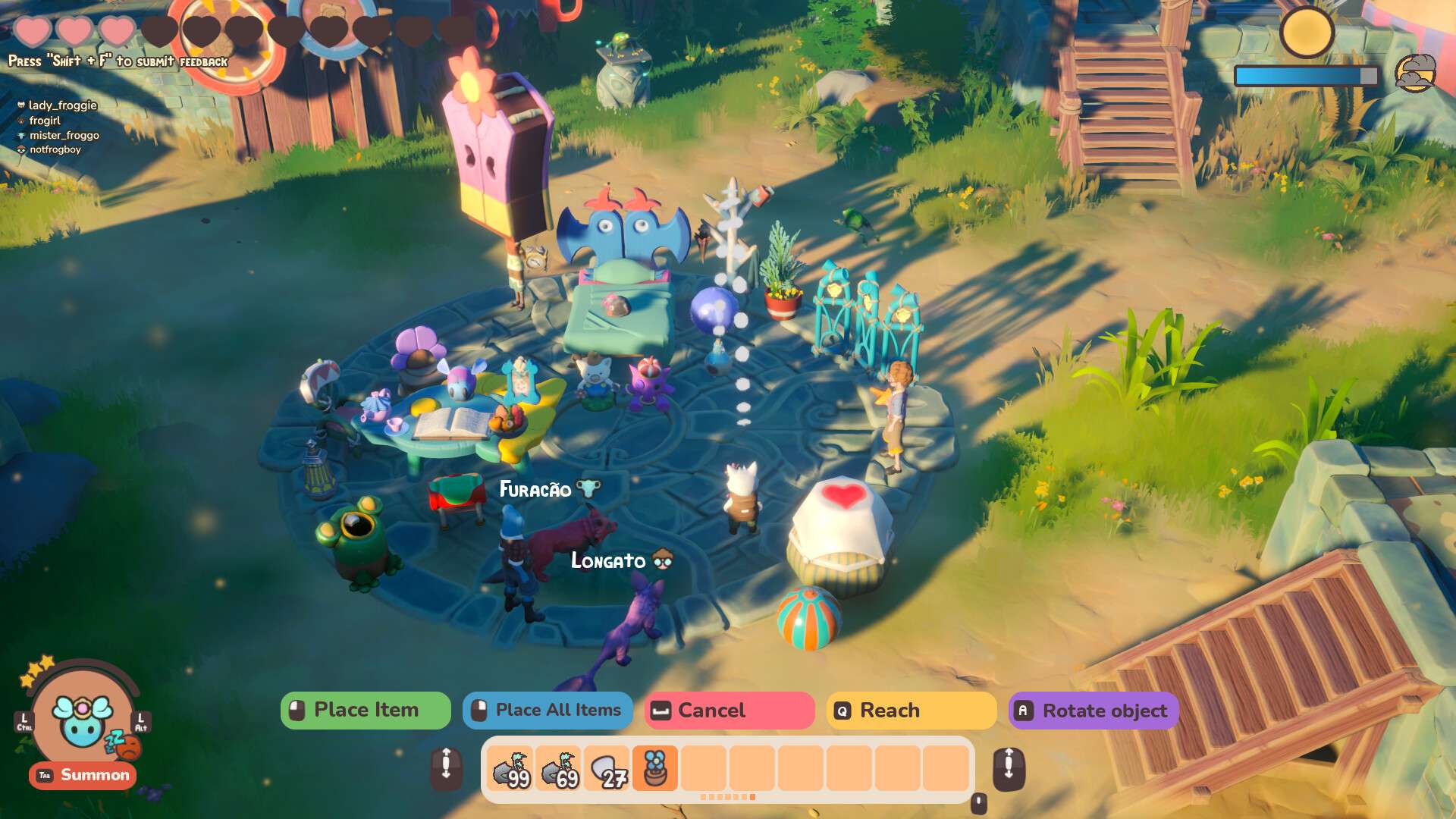This screenshot has height=819, width=1456.
Task: Click the mister_froggo player icon
Action: [21, 135]
